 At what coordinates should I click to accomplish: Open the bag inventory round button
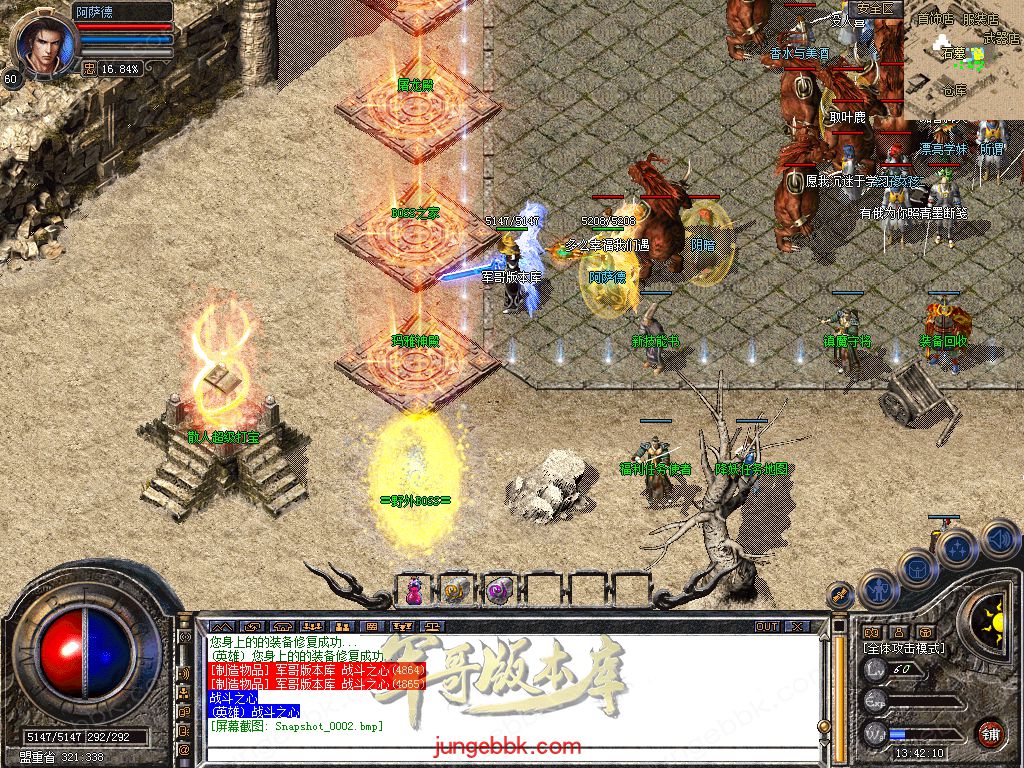pos(918,568)
